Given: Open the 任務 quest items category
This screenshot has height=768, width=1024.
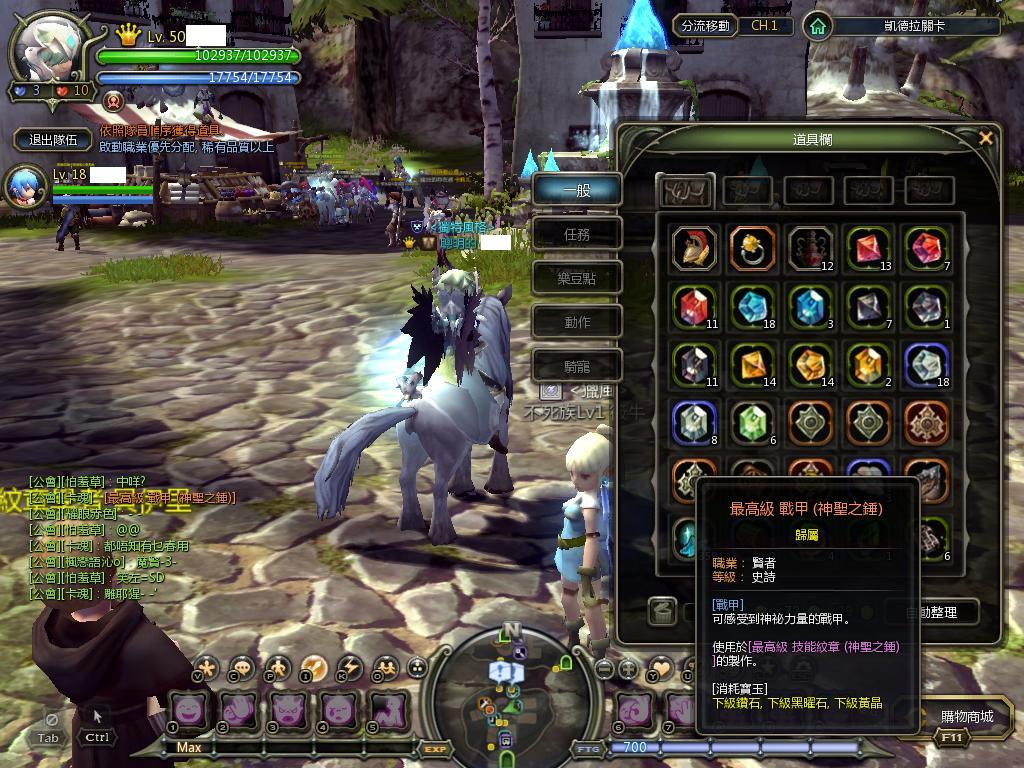Looking at the screenshot, I should tap(576, 234).
